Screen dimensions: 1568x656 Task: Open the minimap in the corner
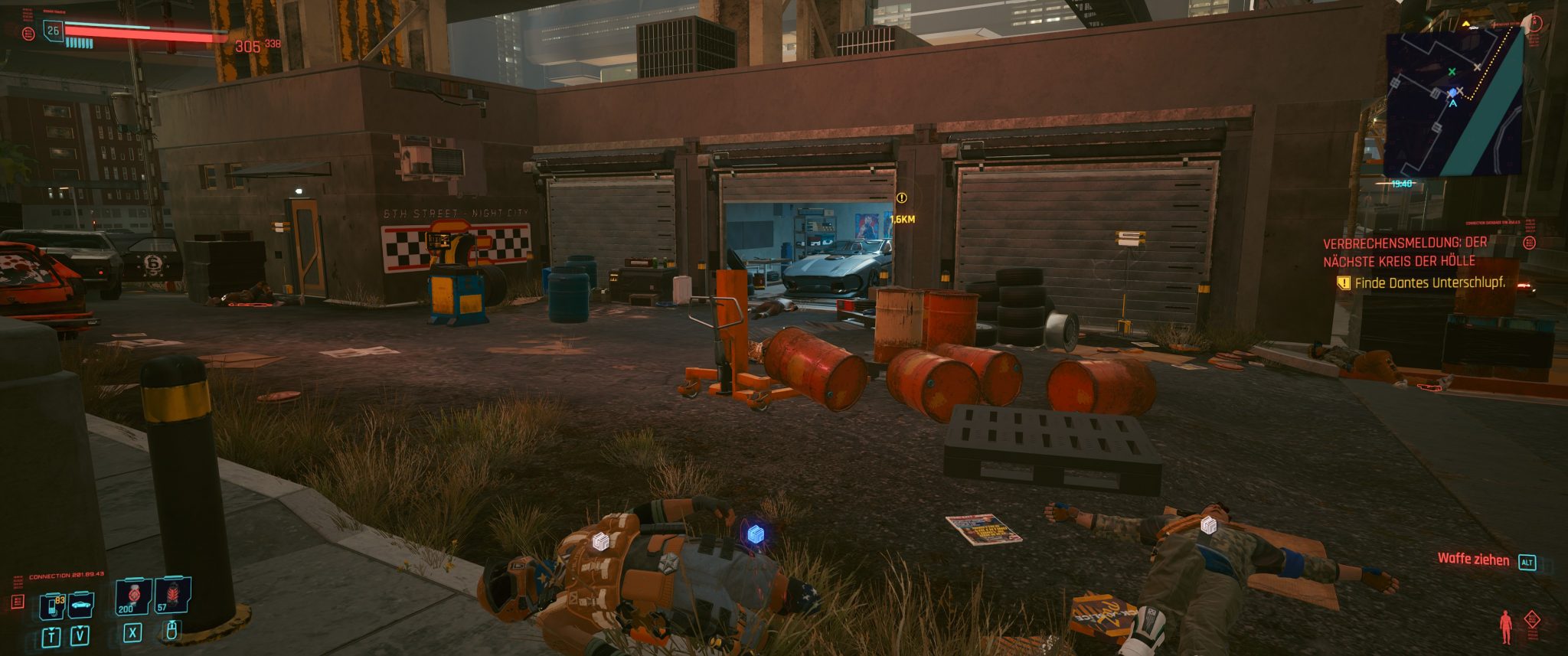1452,103
